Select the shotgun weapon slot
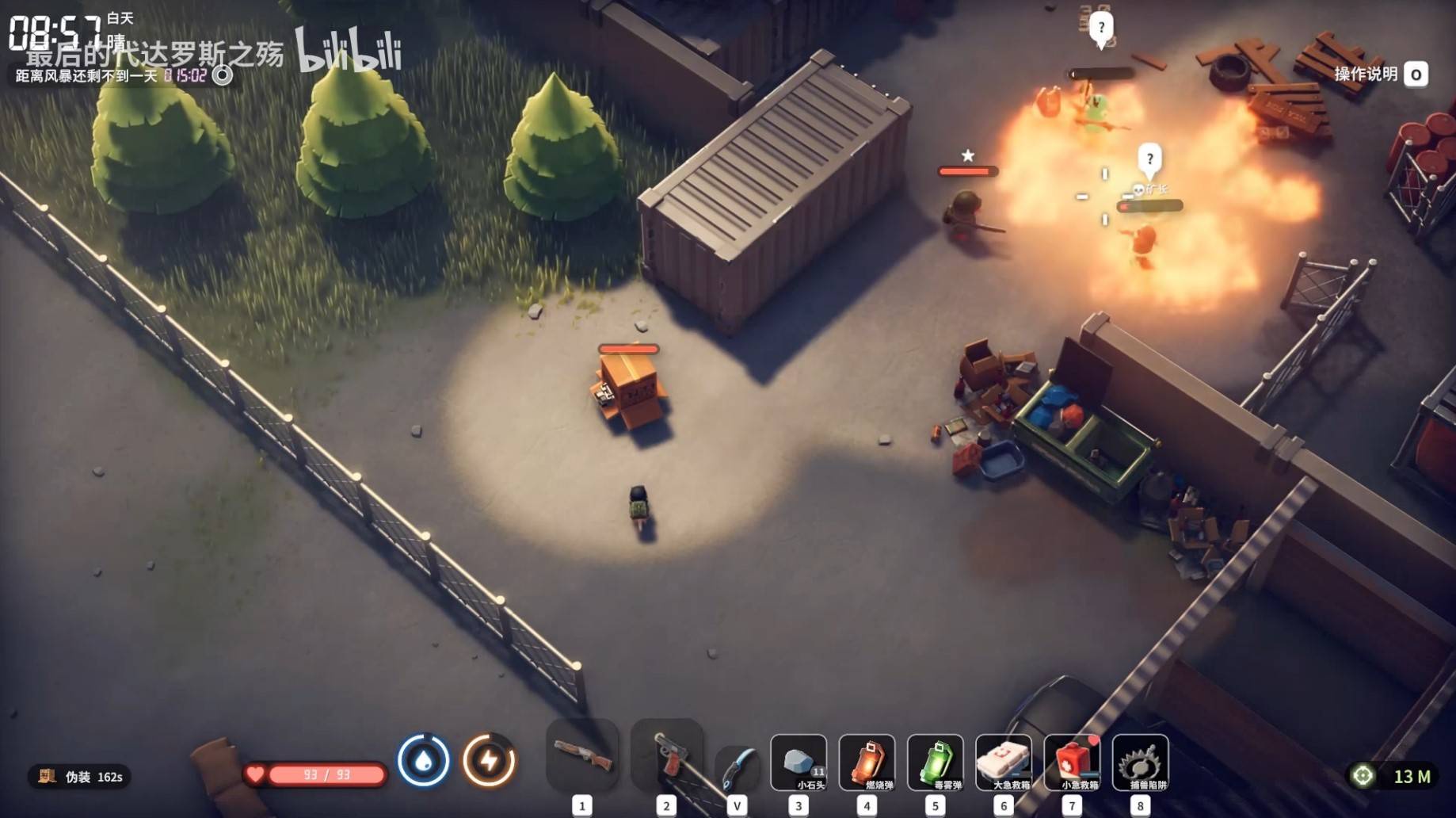The image size is (1456, 818). (582, 755)
